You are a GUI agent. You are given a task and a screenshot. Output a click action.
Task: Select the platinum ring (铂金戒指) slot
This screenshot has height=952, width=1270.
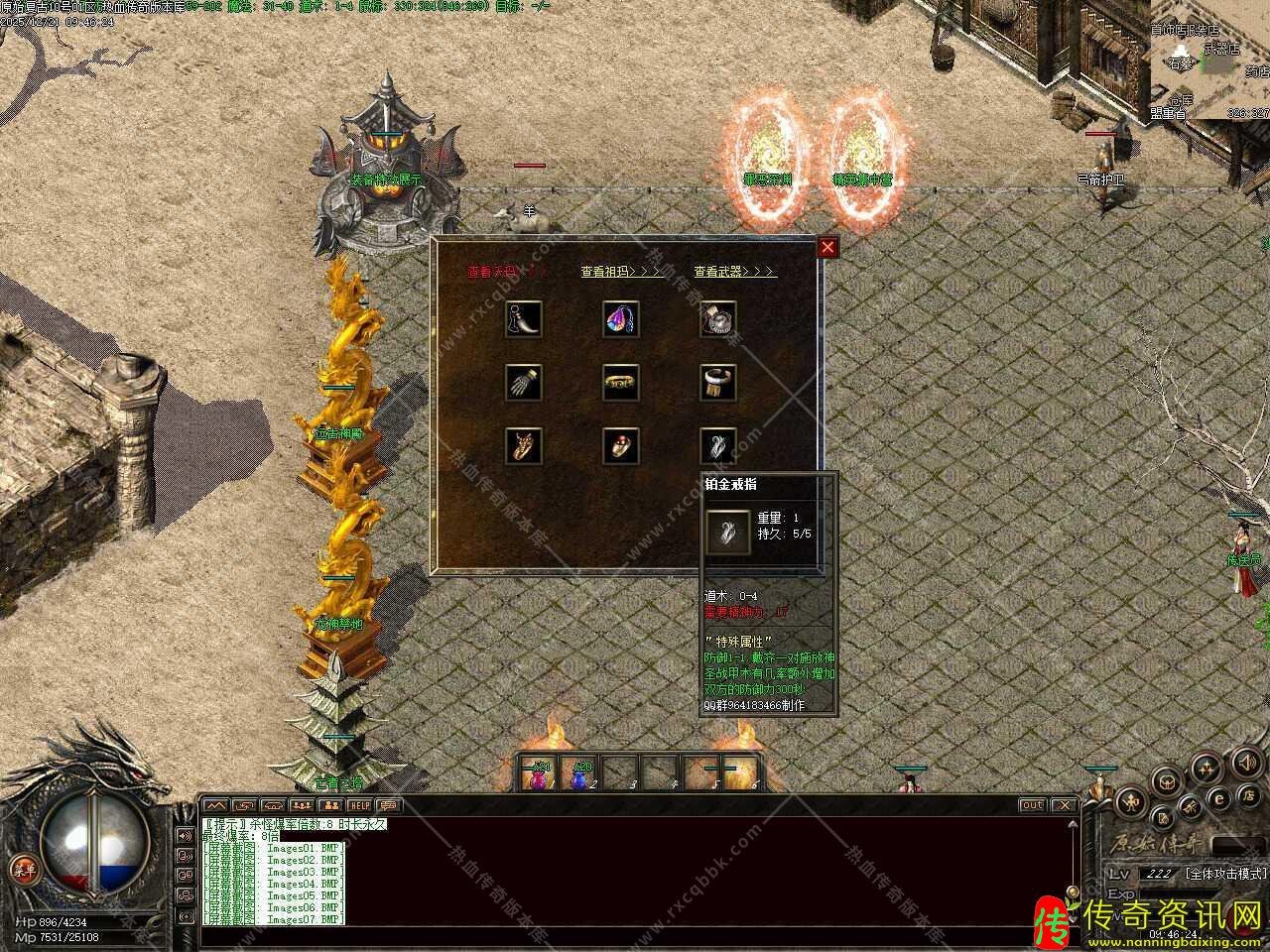pyautogui.click(x=717, y=445)
